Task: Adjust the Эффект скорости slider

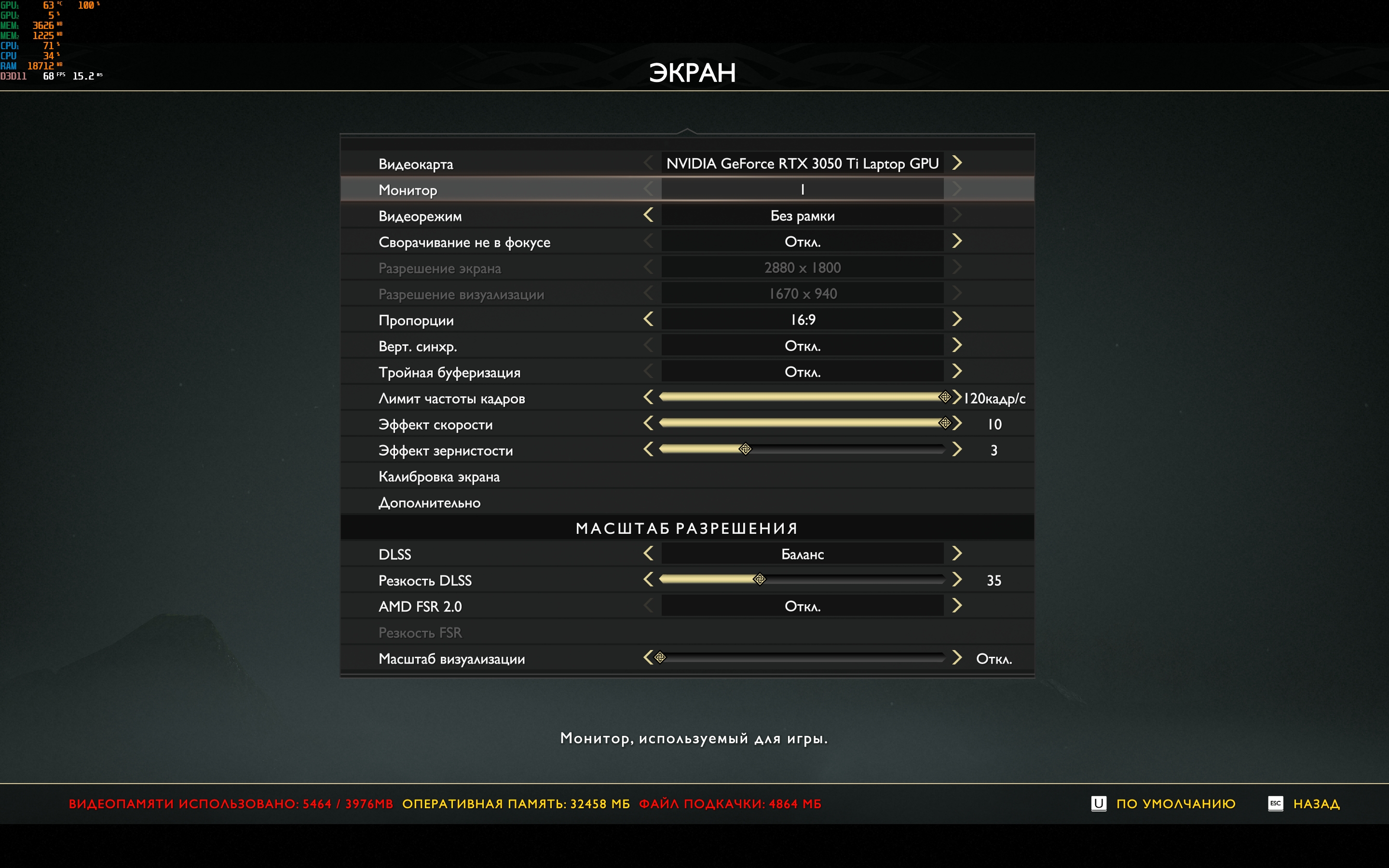Action: pyautogui.click(x=944, y=424)
